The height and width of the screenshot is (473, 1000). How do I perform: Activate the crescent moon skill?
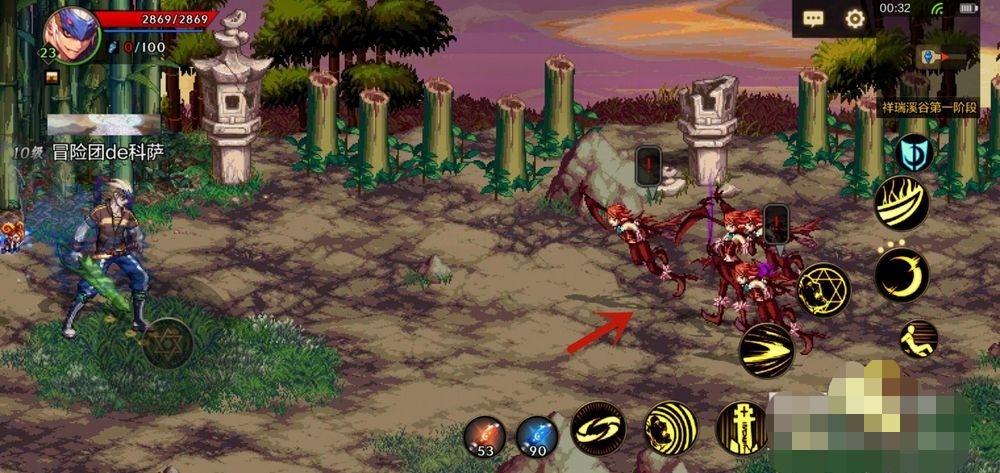point(902,276)
